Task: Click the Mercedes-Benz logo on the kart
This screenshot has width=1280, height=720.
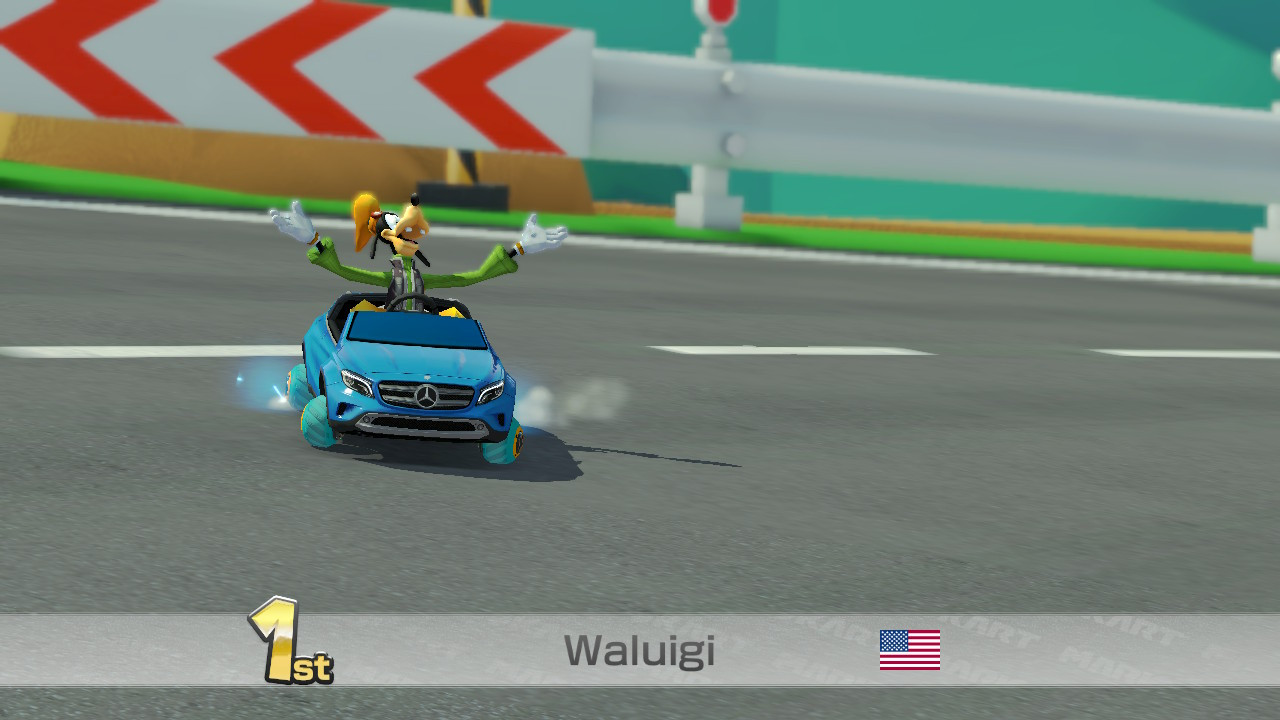Action: point(428,394)
